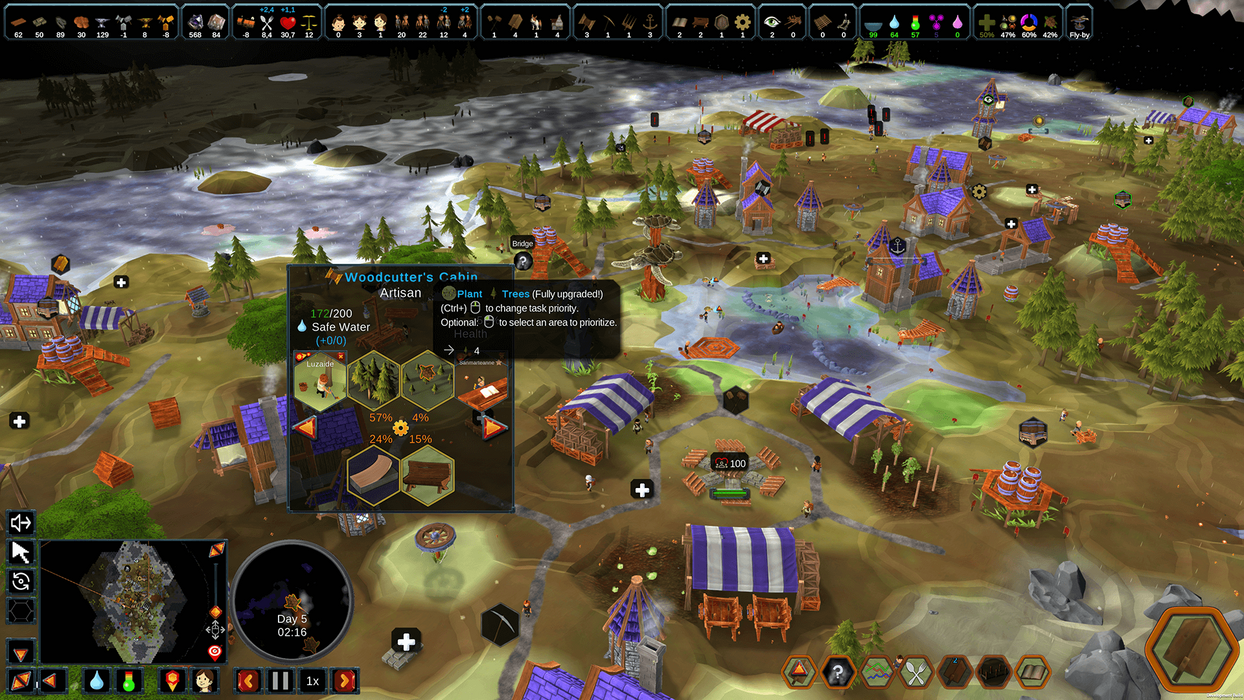Increase the game speed

(x=344, y=681)
